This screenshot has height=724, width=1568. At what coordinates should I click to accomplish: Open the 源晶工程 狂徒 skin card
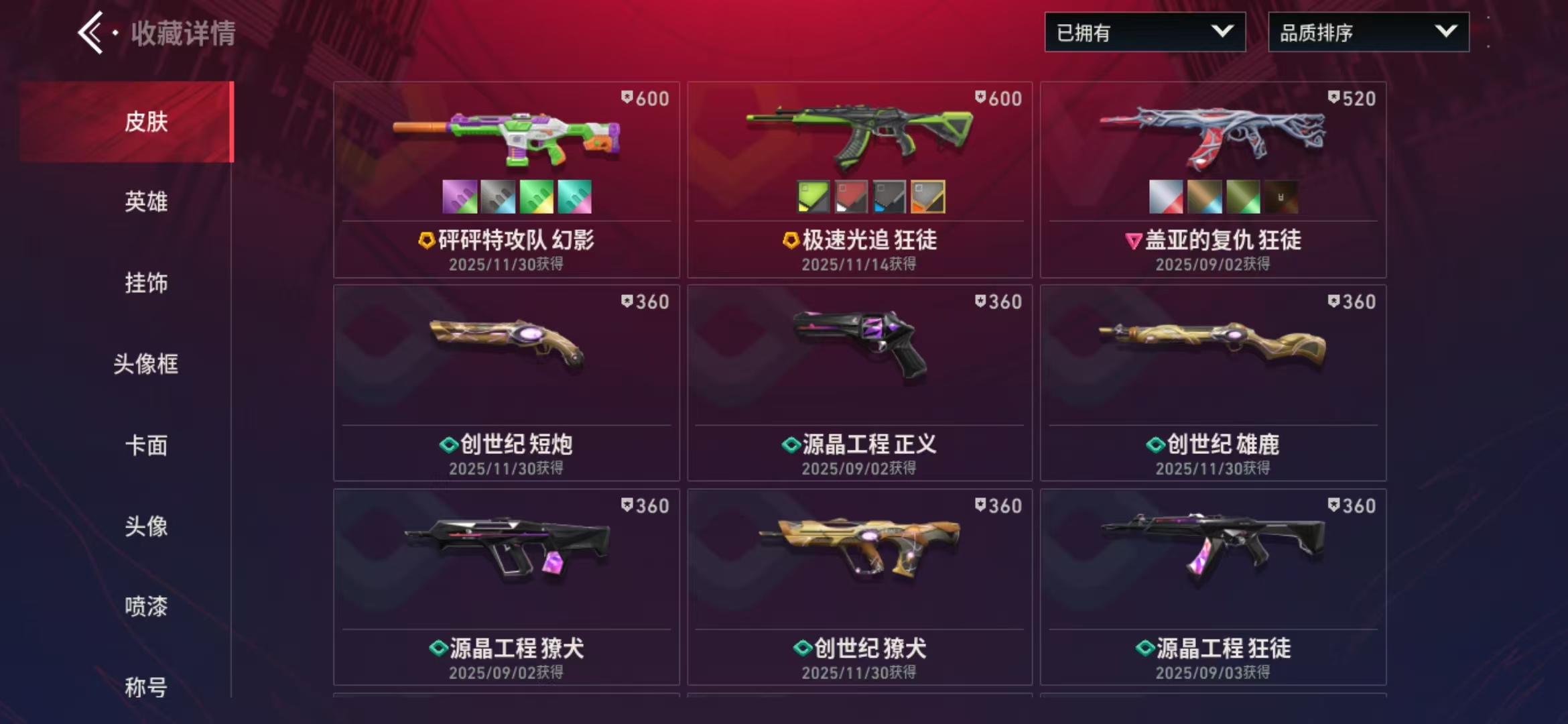(1213, 587)
